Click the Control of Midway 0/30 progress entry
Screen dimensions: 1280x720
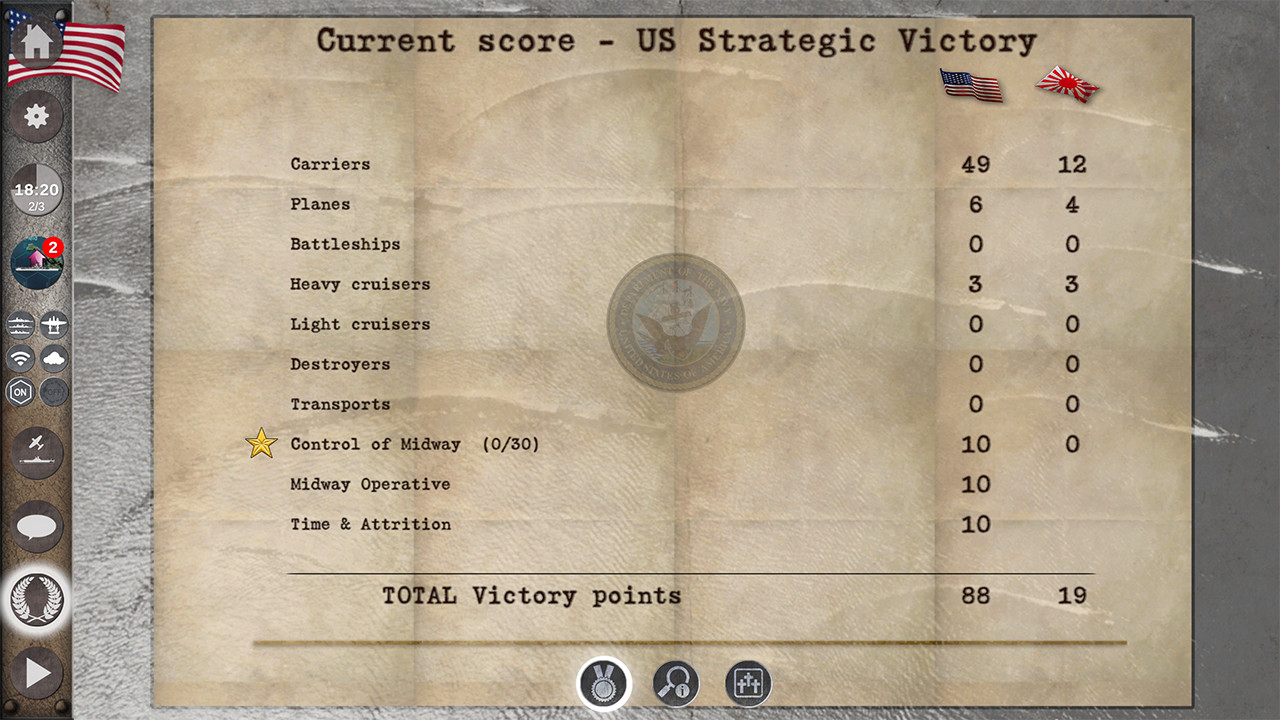[415, 444]
